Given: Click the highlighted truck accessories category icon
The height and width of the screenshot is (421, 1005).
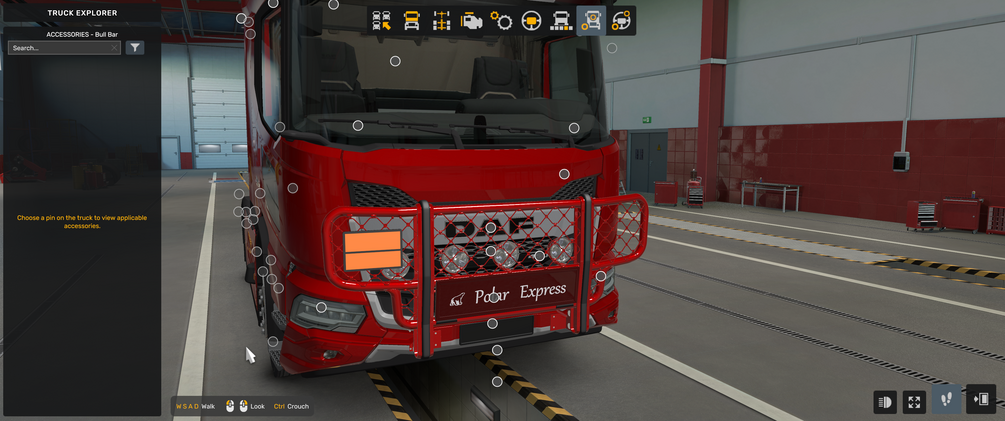Looking at the screenshot, I should tap(591, 20).
